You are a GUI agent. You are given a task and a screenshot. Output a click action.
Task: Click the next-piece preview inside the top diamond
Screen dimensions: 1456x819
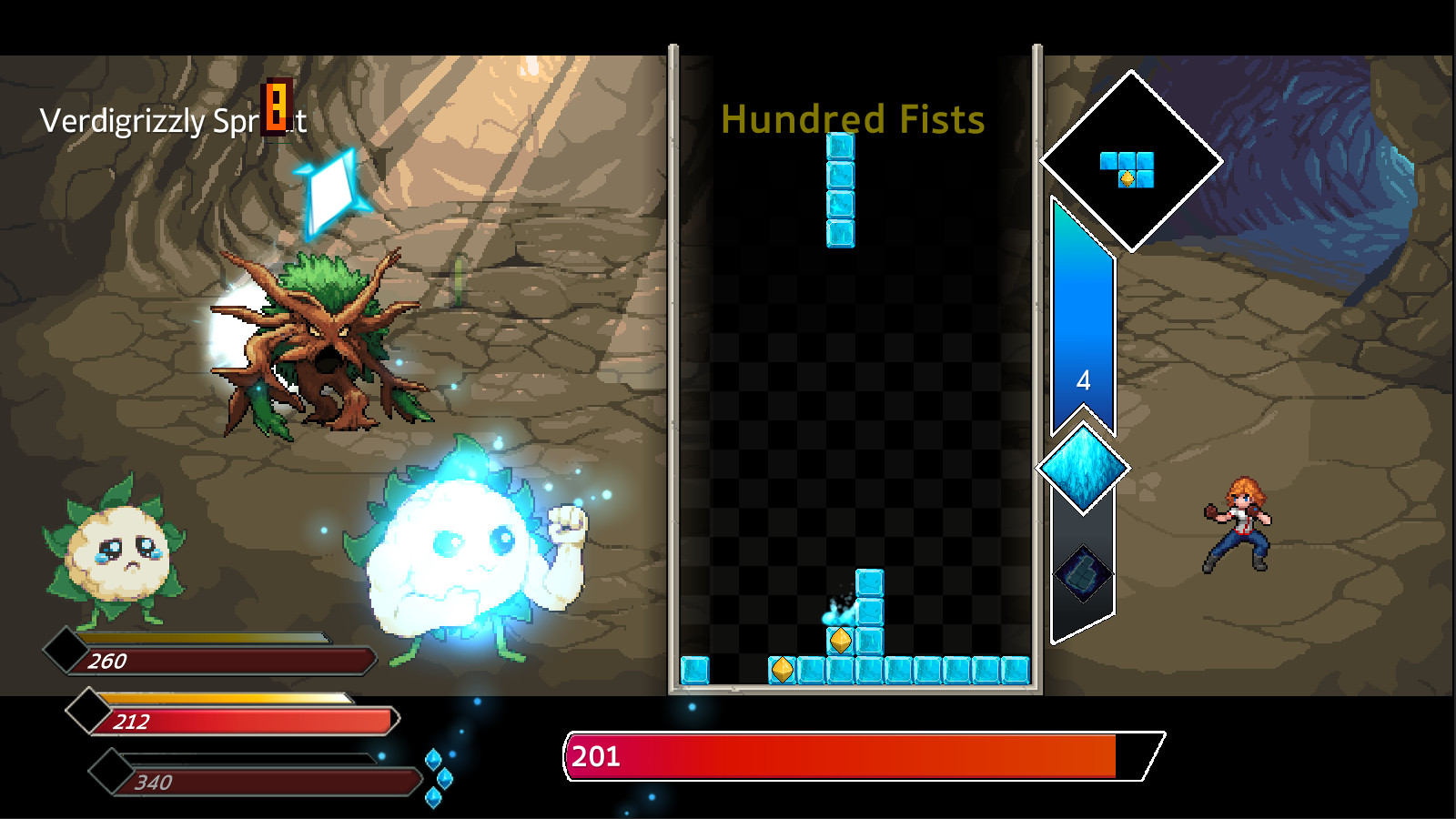(x=1127, y=168)
